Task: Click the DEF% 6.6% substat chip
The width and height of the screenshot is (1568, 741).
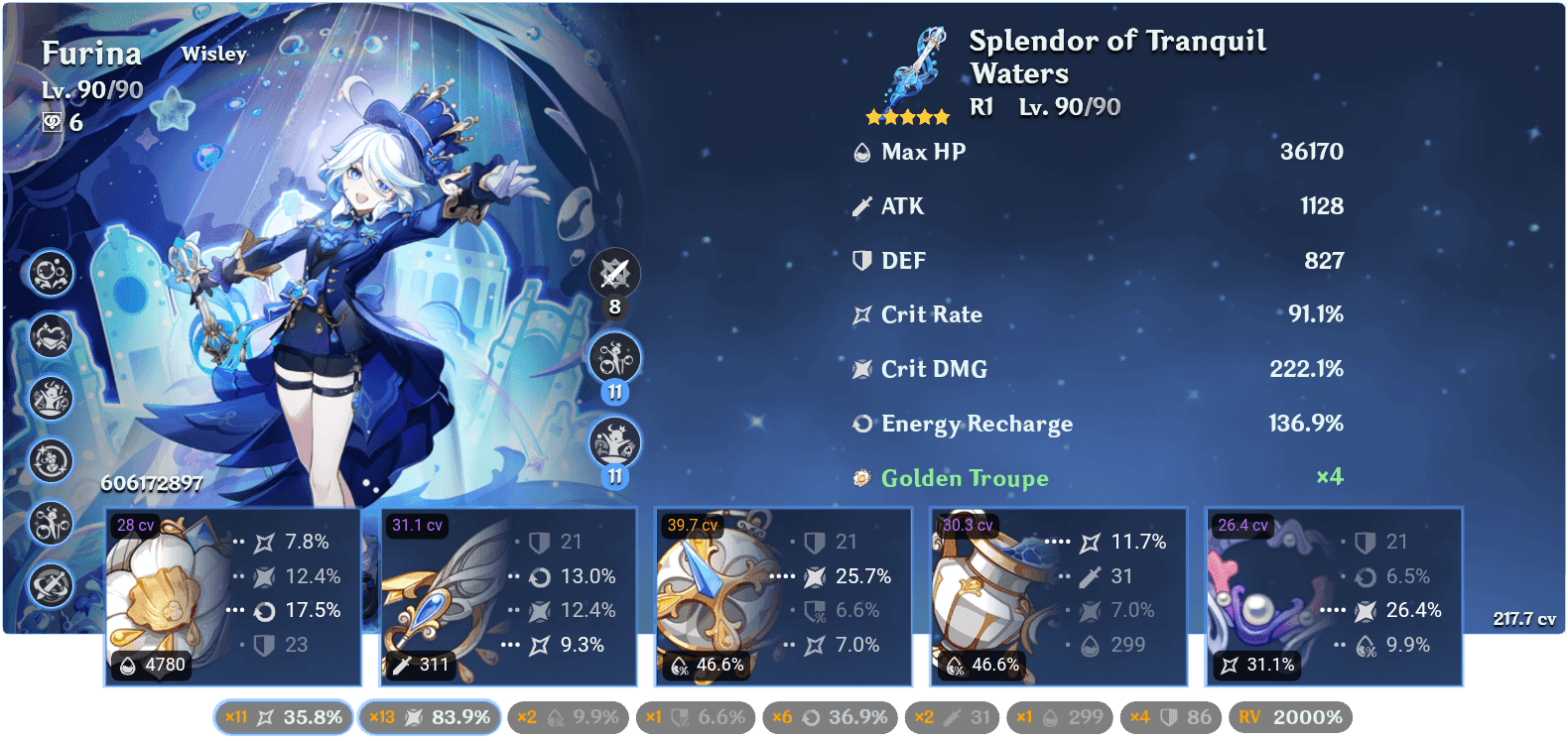Action: (x=695, y=717)
